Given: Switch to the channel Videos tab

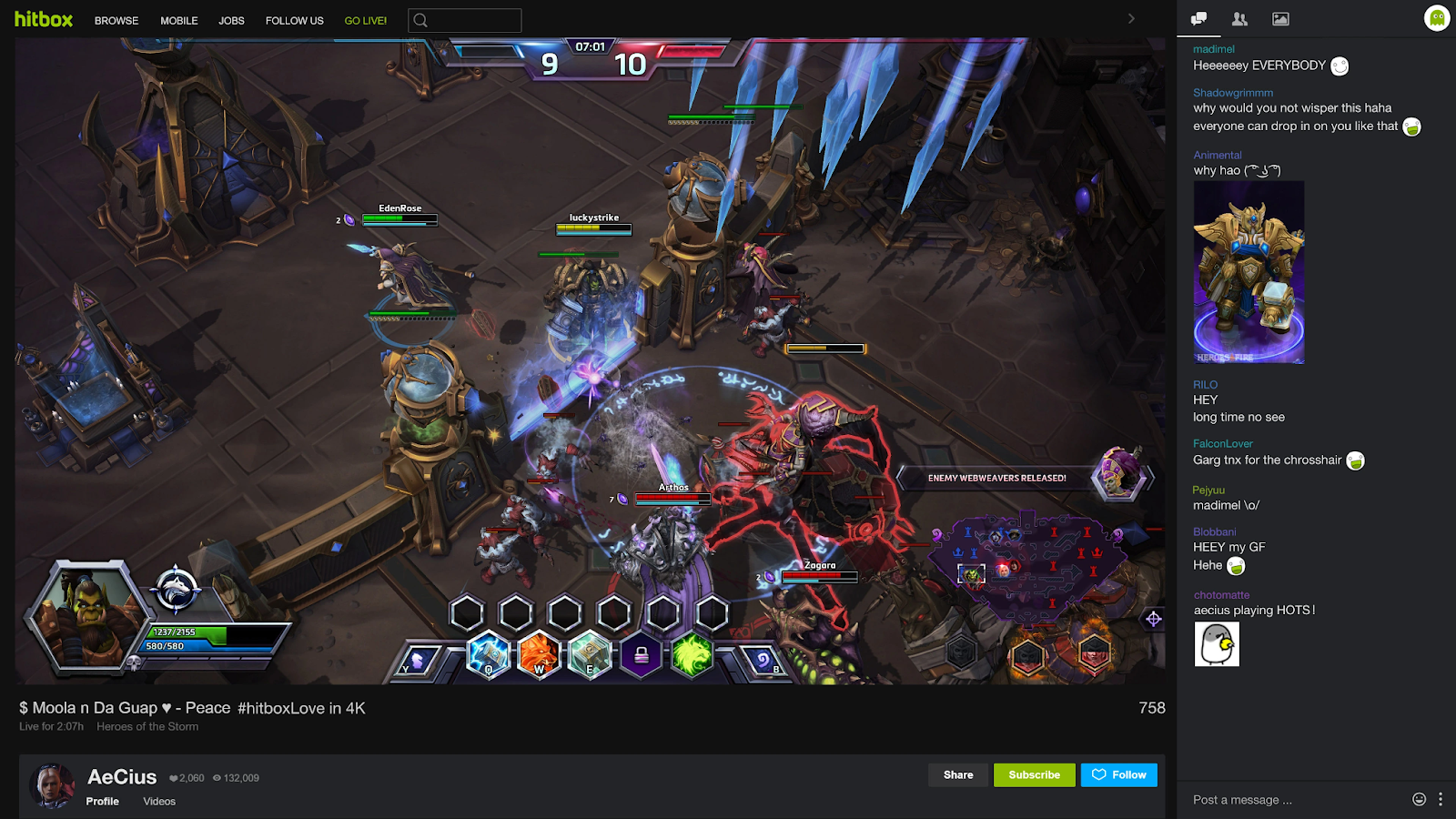Looking at the screenshot, I should [159, 802].
